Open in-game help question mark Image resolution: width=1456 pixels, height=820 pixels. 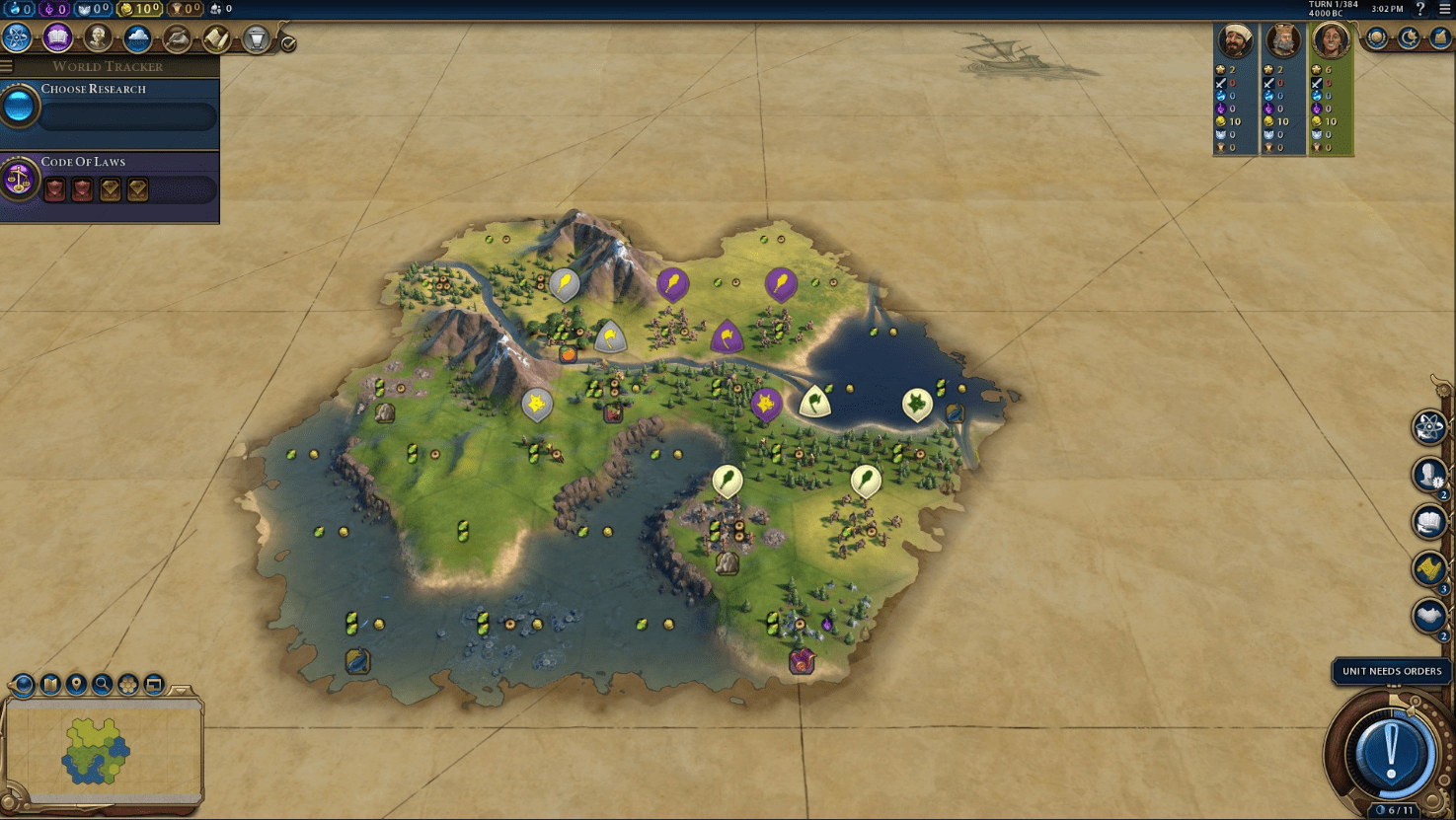point(1419,10)
